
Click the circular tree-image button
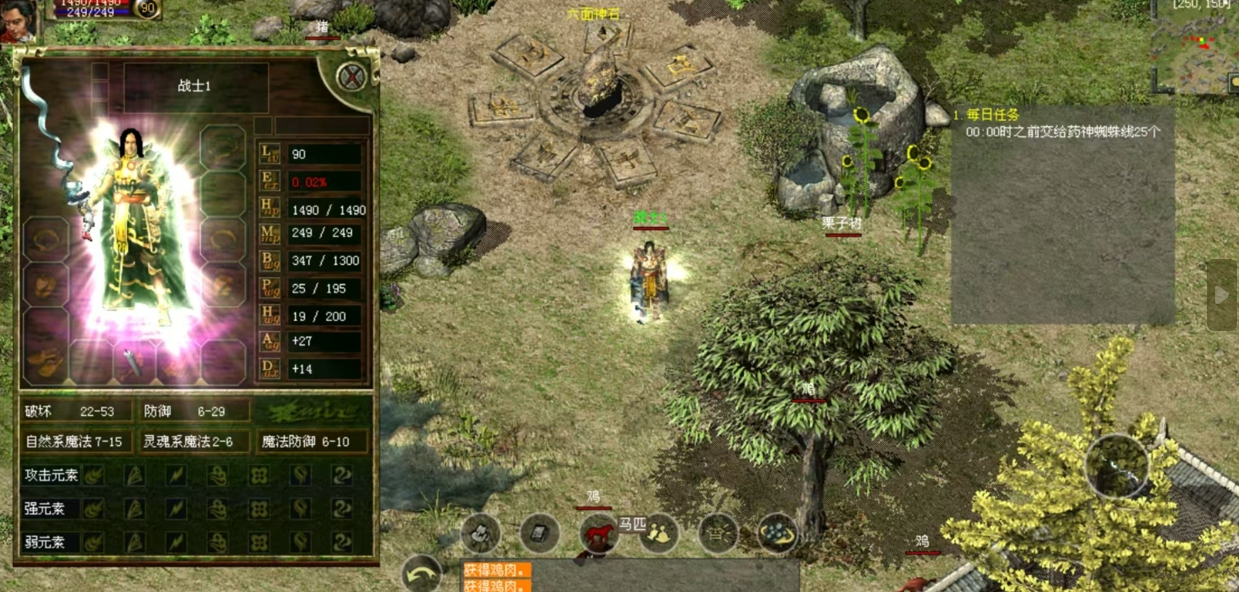coord(1119,466)
